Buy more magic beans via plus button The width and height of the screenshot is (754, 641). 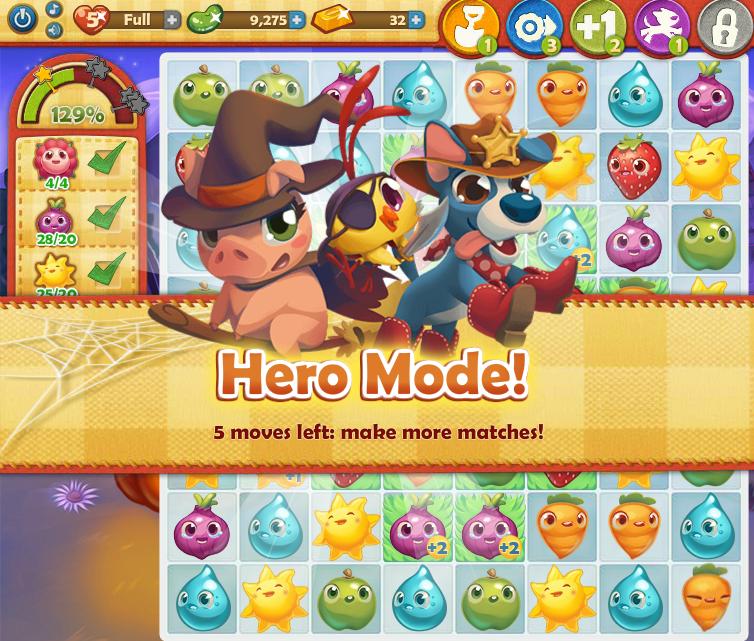[296, 20]
